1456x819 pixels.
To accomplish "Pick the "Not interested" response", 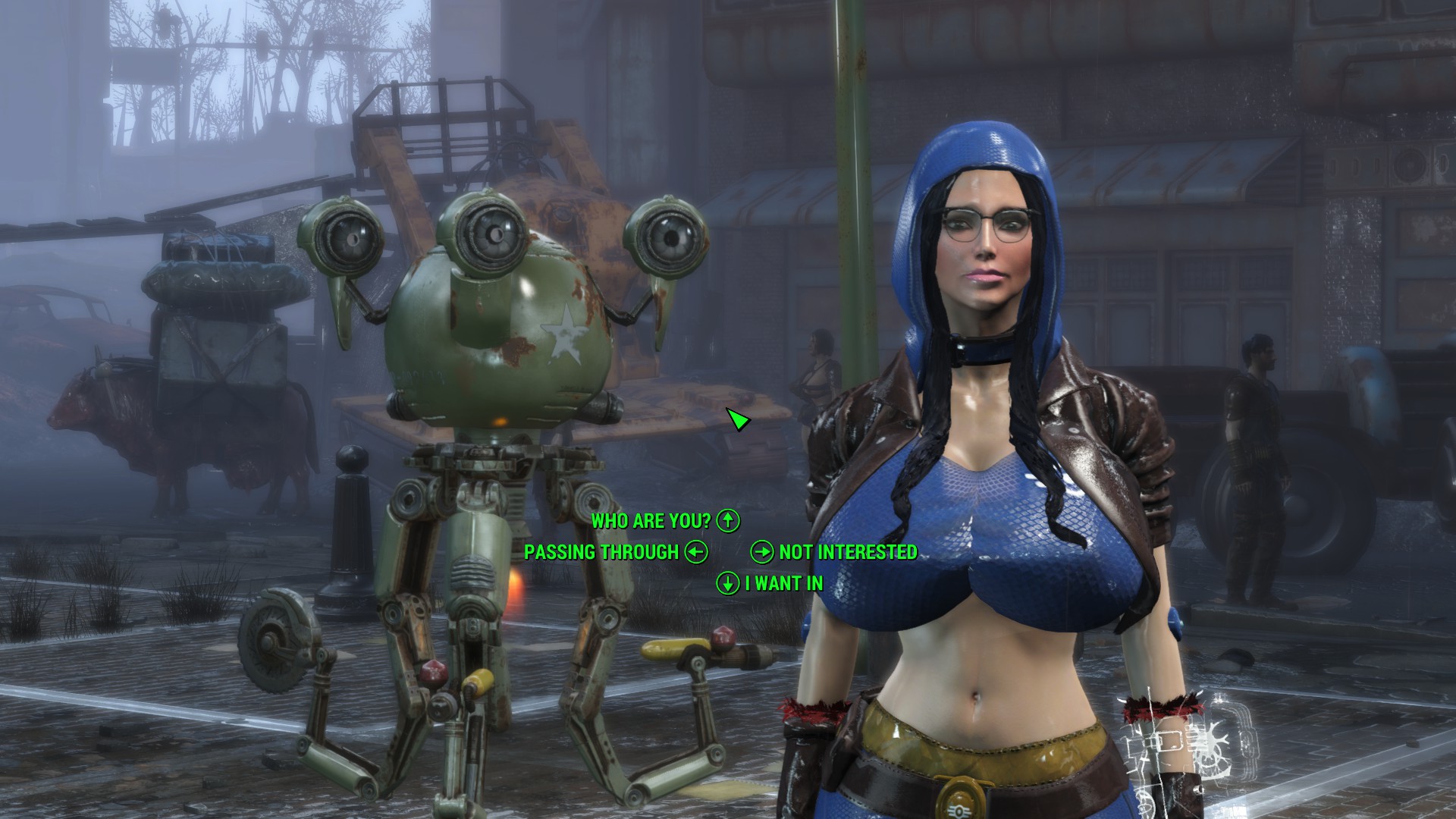I will click(848, 552).
